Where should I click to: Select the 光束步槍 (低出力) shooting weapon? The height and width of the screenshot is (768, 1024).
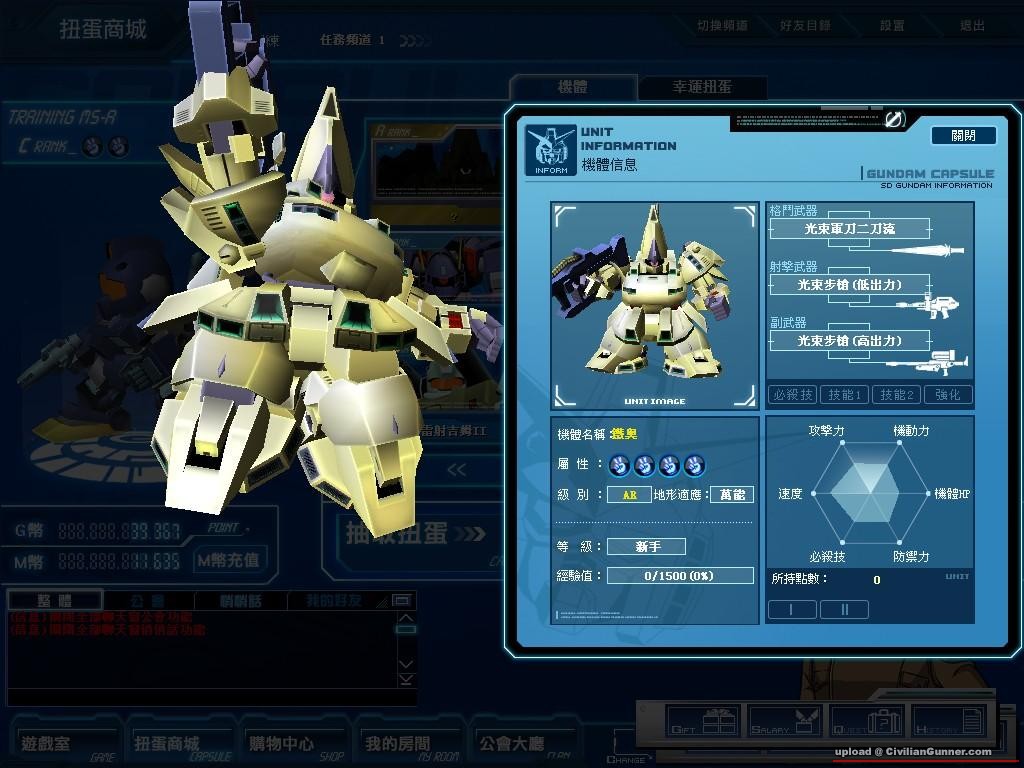click(x=849, y=285)
